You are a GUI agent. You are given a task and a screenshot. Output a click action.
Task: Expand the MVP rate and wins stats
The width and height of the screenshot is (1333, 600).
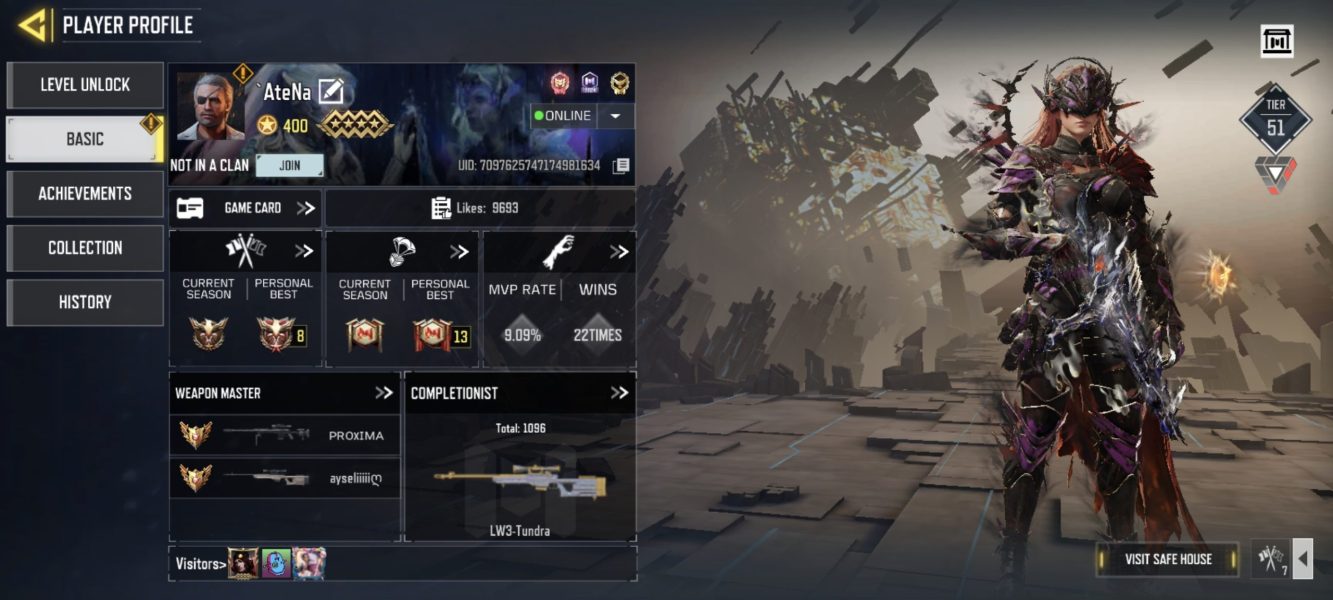point(619,252)
